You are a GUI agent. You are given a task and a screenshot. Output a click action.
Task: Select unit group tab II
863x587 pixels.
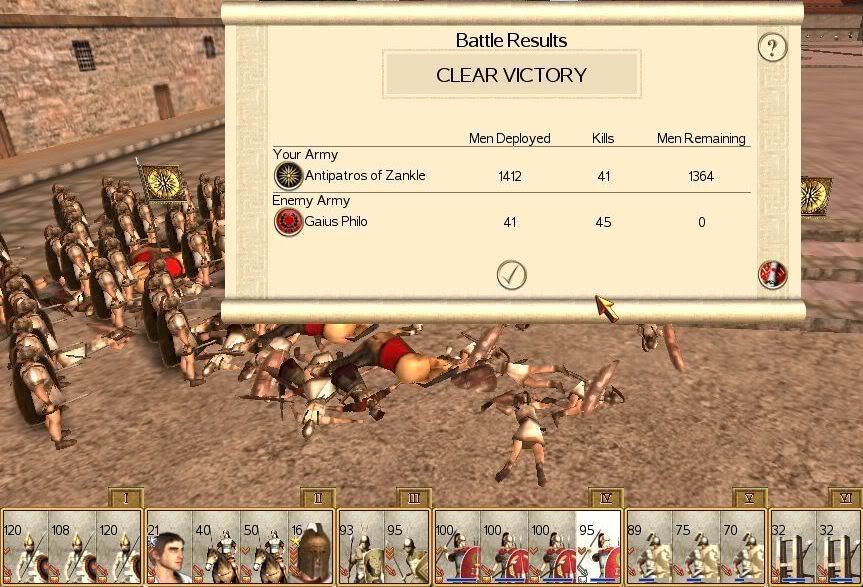317,498
